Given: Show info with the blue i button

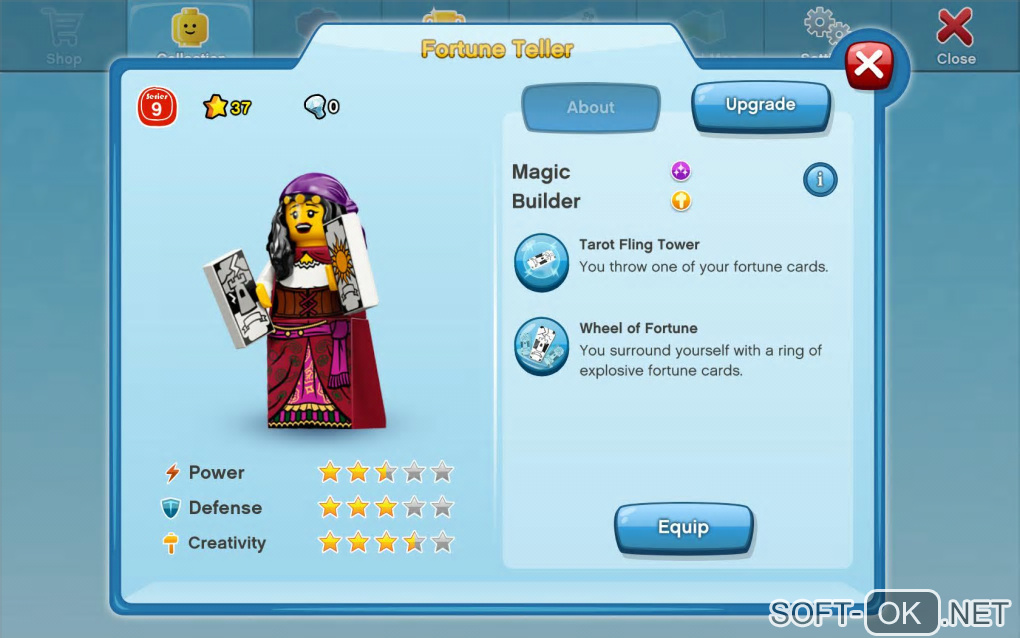Looking at the screenshot, I should (x=820, y=180).
